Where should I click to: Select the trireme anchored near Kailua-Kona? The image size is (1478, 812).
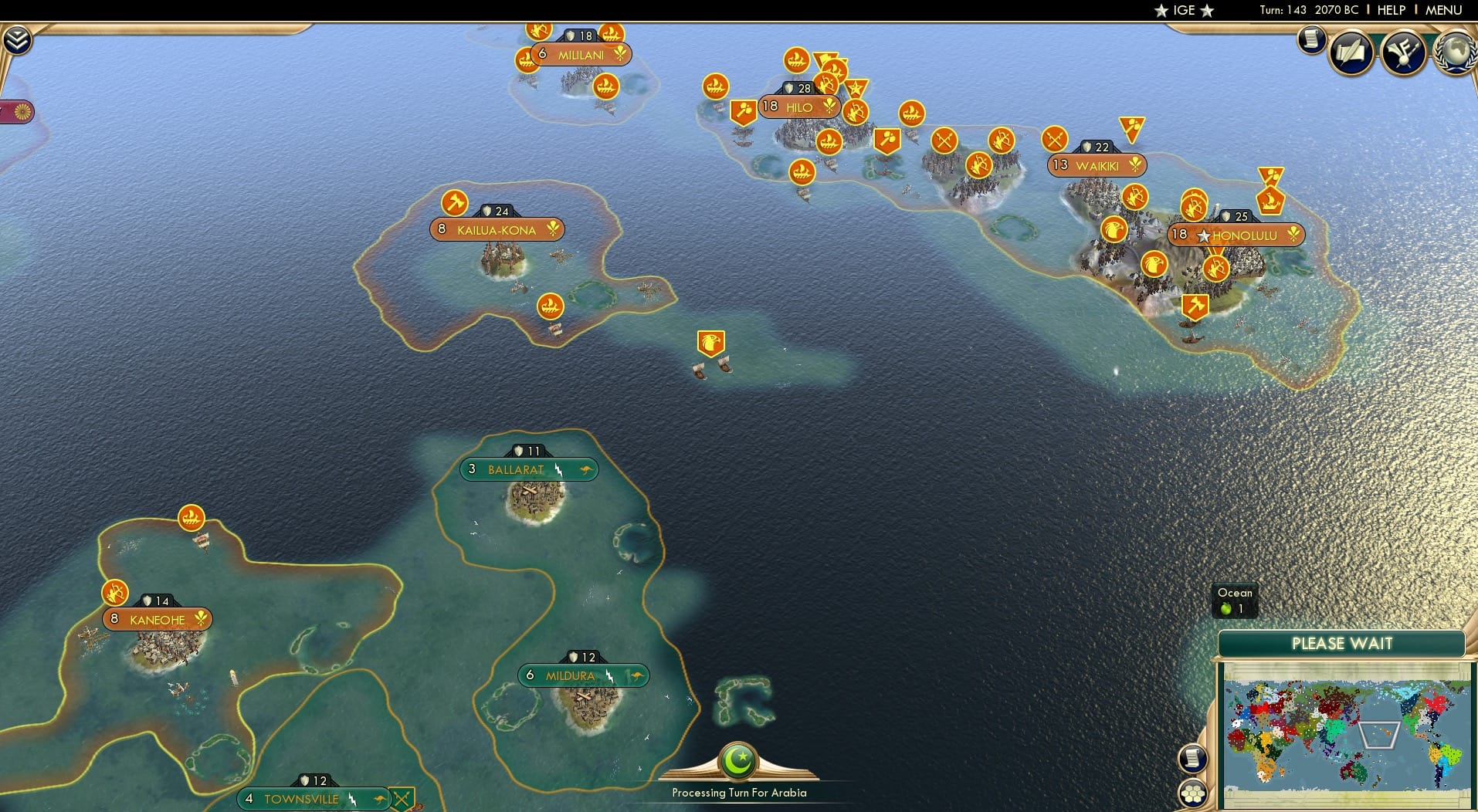click(550, 305)
